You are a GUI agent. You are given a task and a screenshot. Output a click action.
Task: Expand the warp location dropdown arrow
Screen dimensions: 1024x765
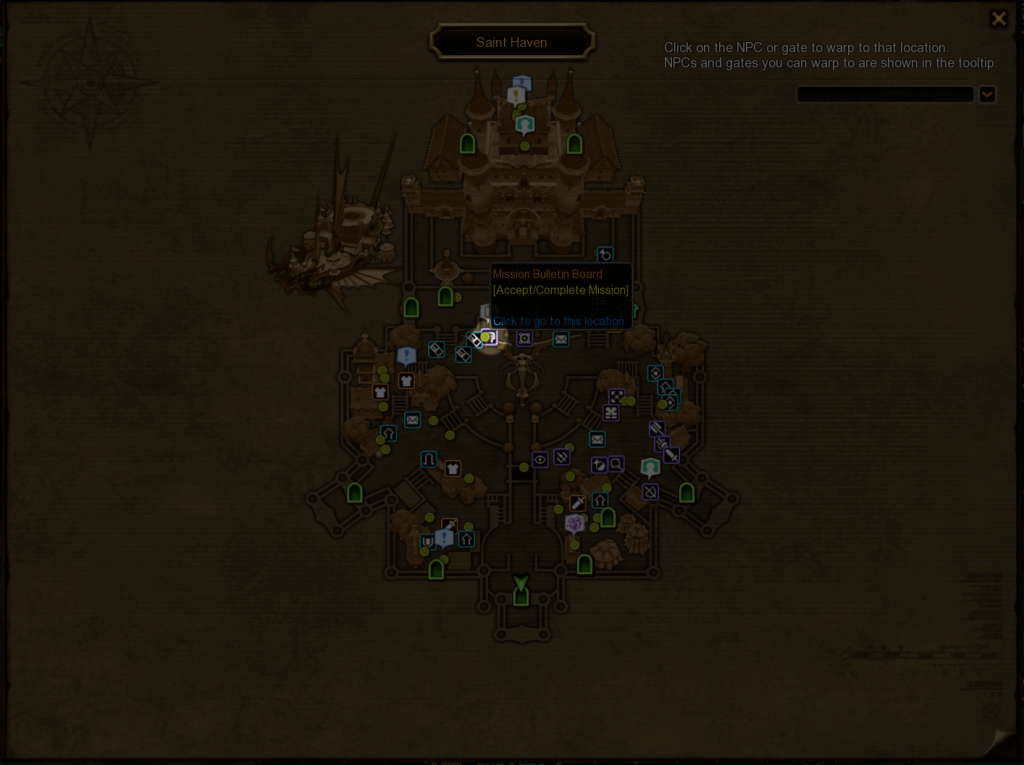987,94
